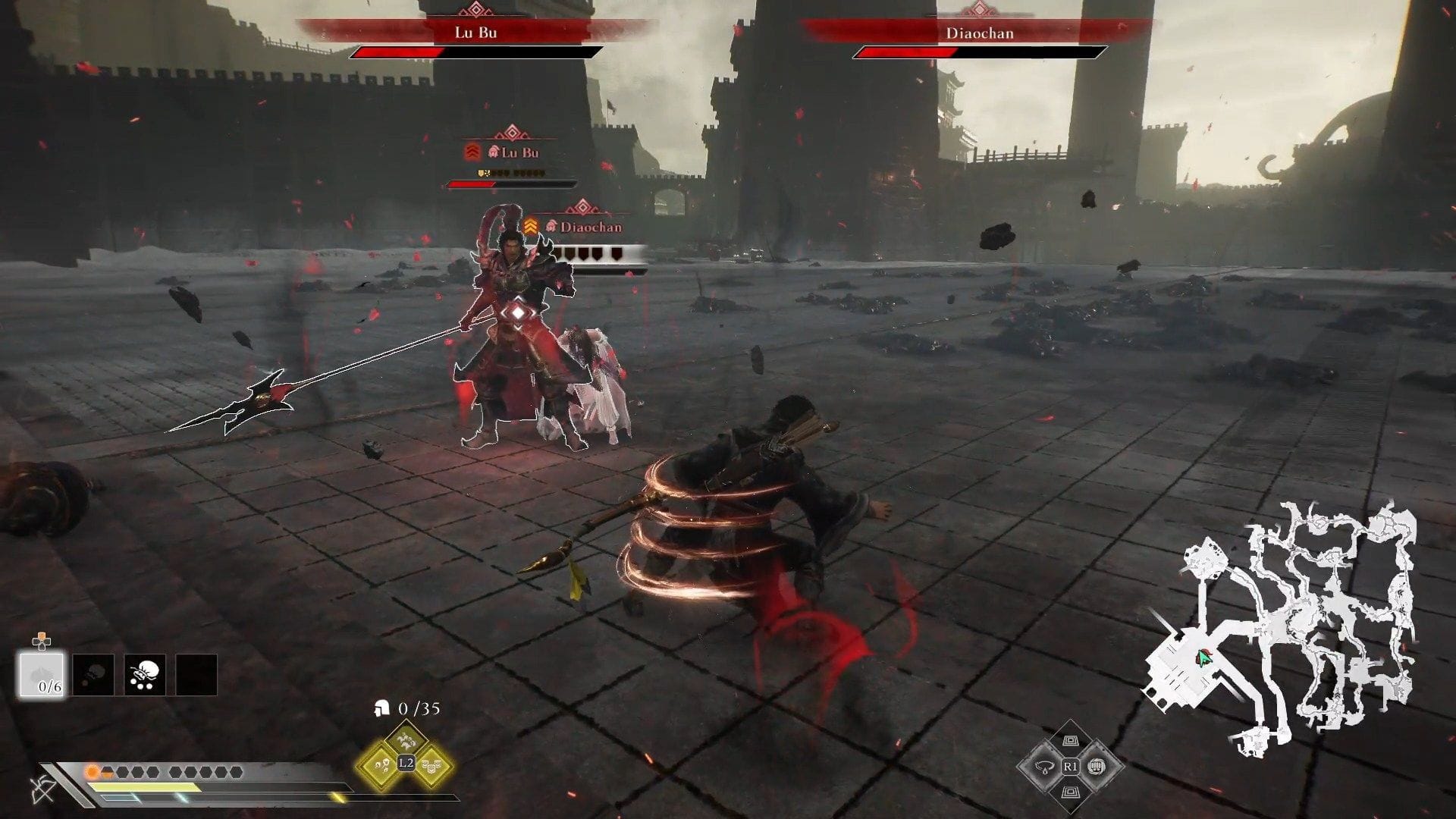Use the fist battle art icon
The image size is (1456, 819).
tap(1096, 767)
